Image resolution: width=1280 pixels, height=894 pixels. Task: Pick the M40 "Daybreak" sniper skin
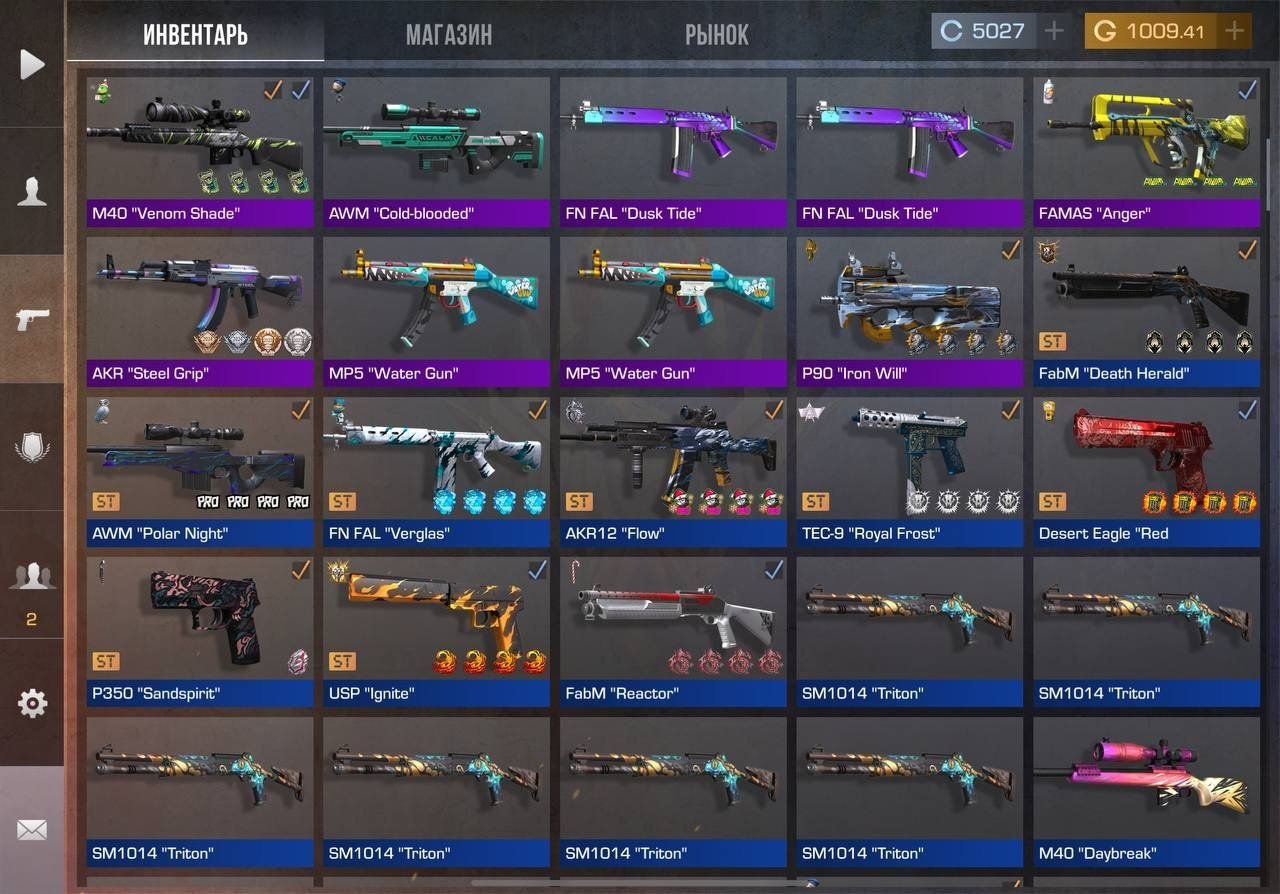click(x=1146, y=790)
